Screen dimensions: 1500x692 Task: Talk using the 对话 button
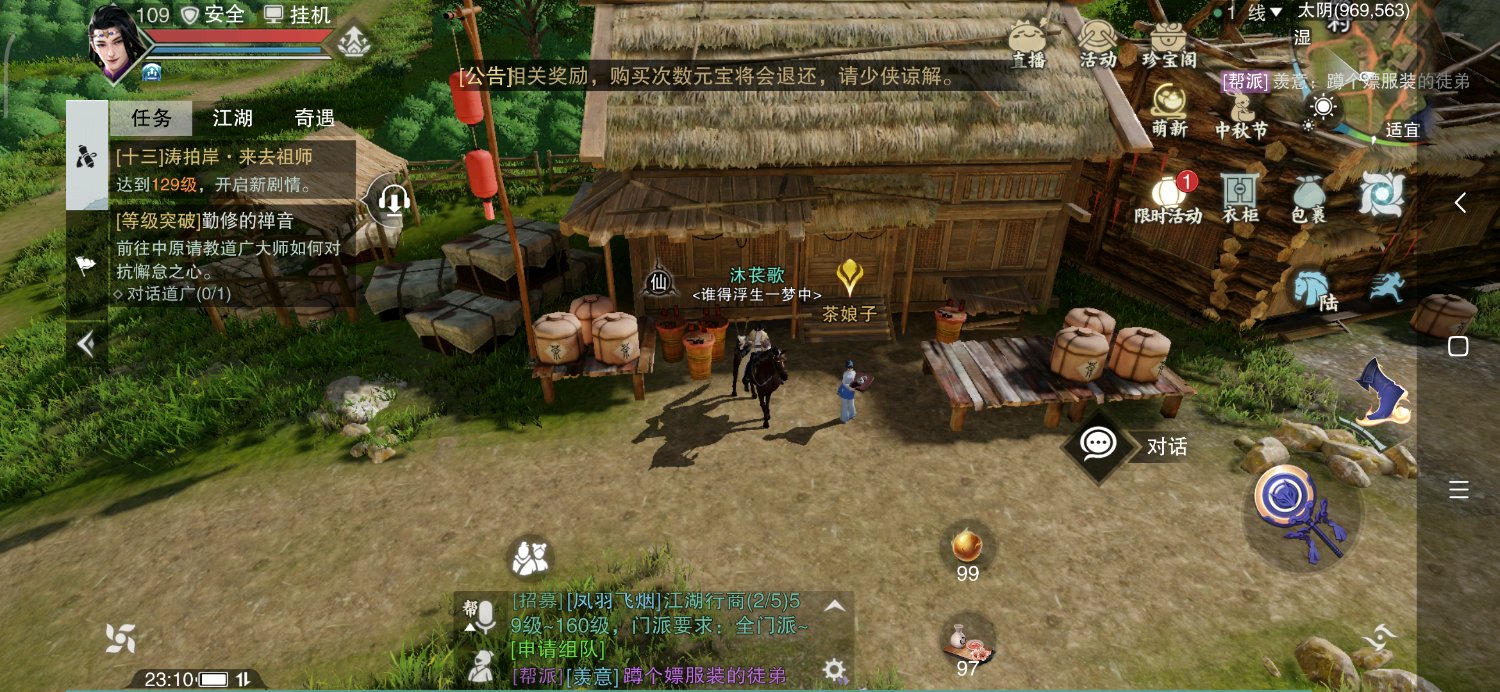click(x=1130, y=446)
